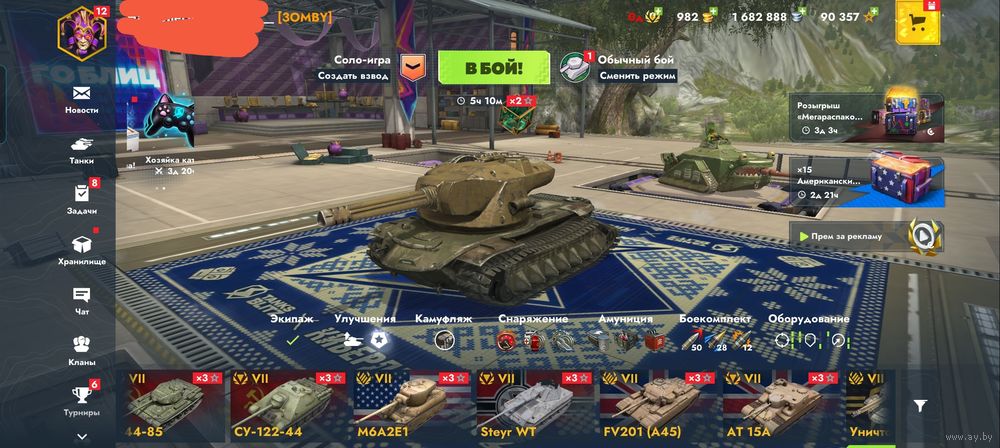Open the Танки tanks menu
The width and height of the screenshot is (1000, 448).
point(82,149)
